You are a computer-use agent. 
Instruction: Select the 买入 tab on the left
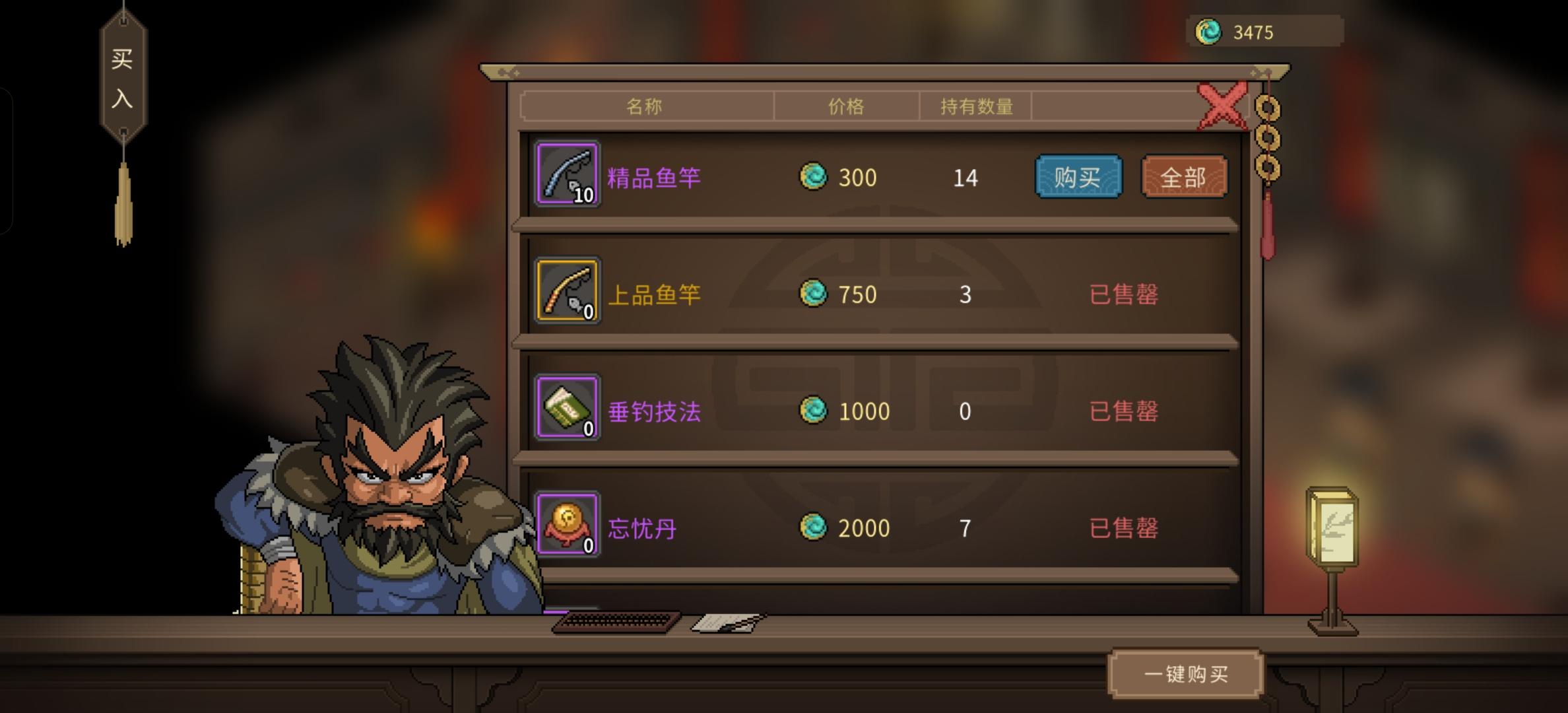pyautogui.click(x=123, y=79)
